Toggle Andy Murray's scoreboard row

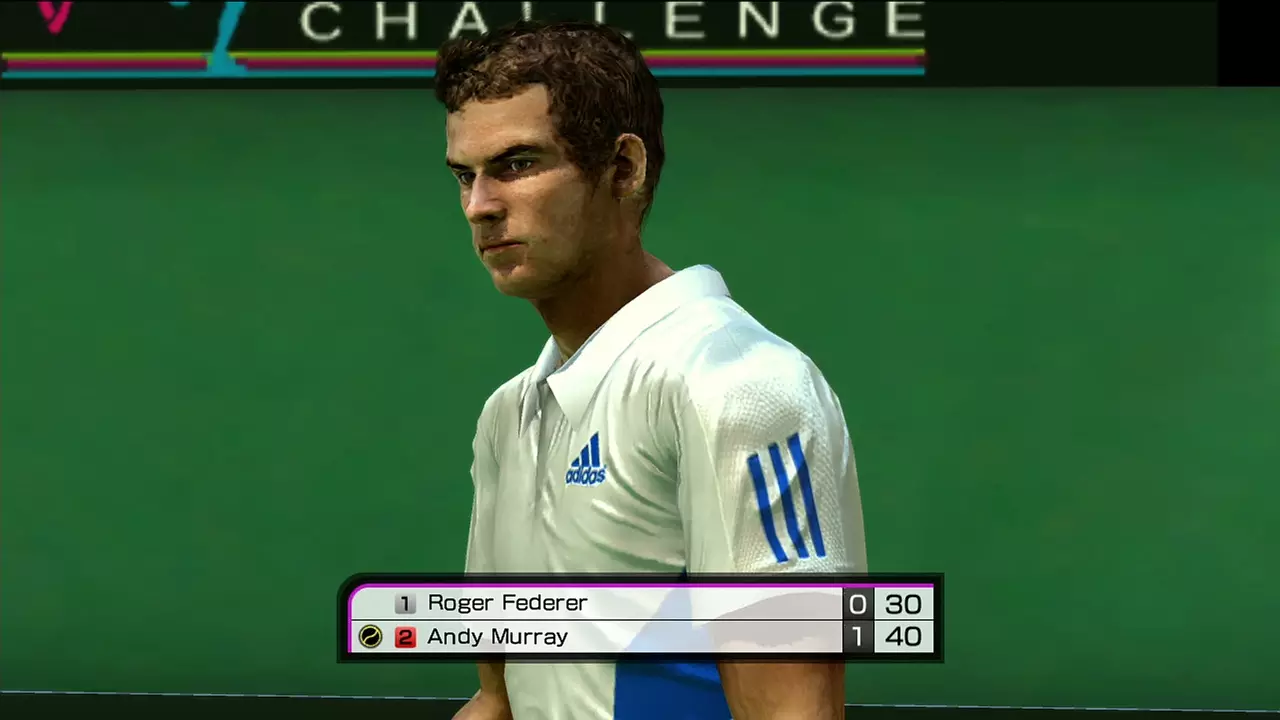pyautogui.click(x=640, y=636)
